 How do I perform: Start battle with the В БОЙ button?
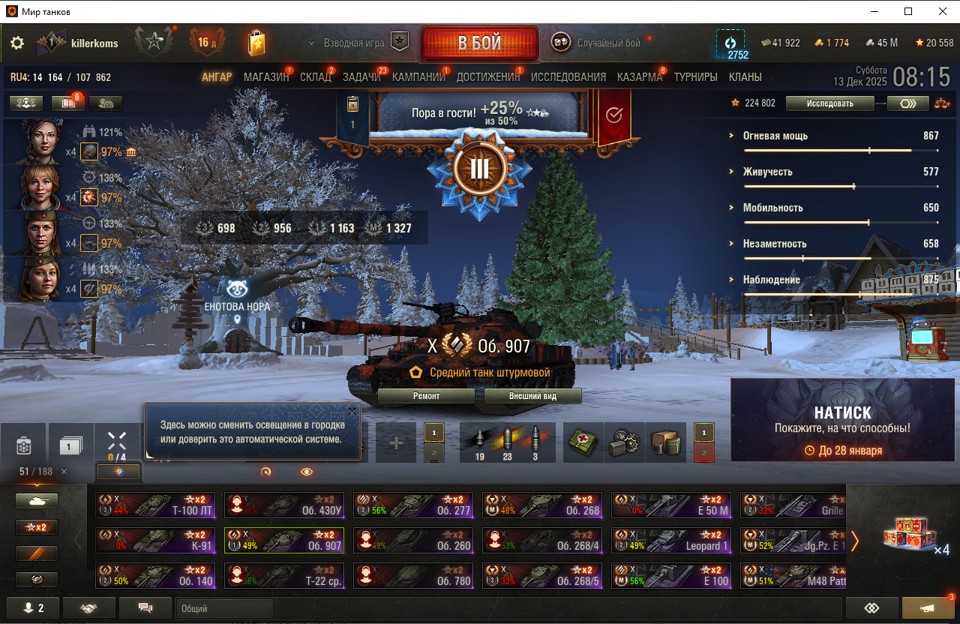480,43
